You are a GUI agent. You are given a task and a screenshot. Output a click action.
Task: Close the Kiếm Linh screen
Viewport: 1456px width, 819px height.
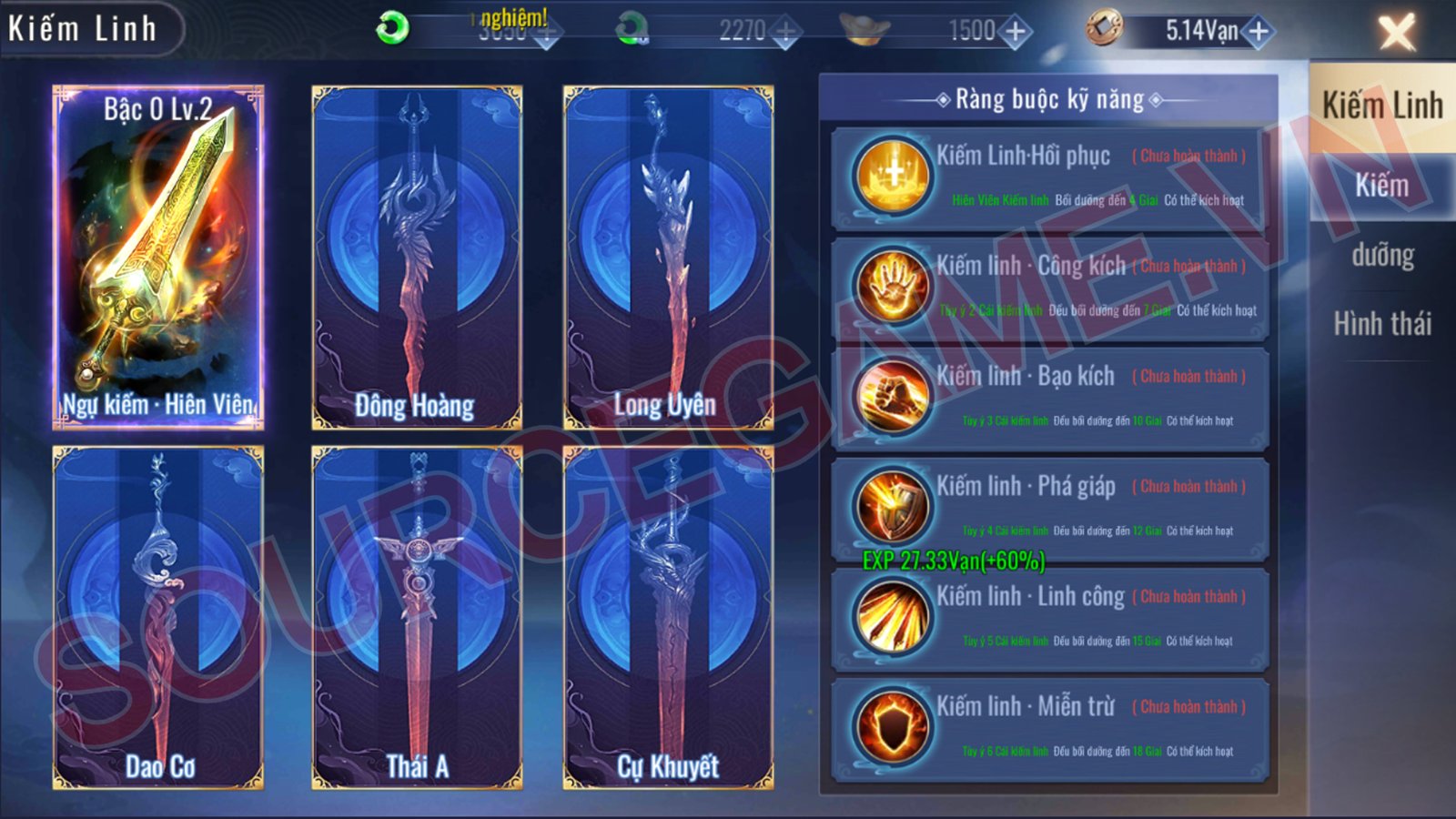point(1396,32)
